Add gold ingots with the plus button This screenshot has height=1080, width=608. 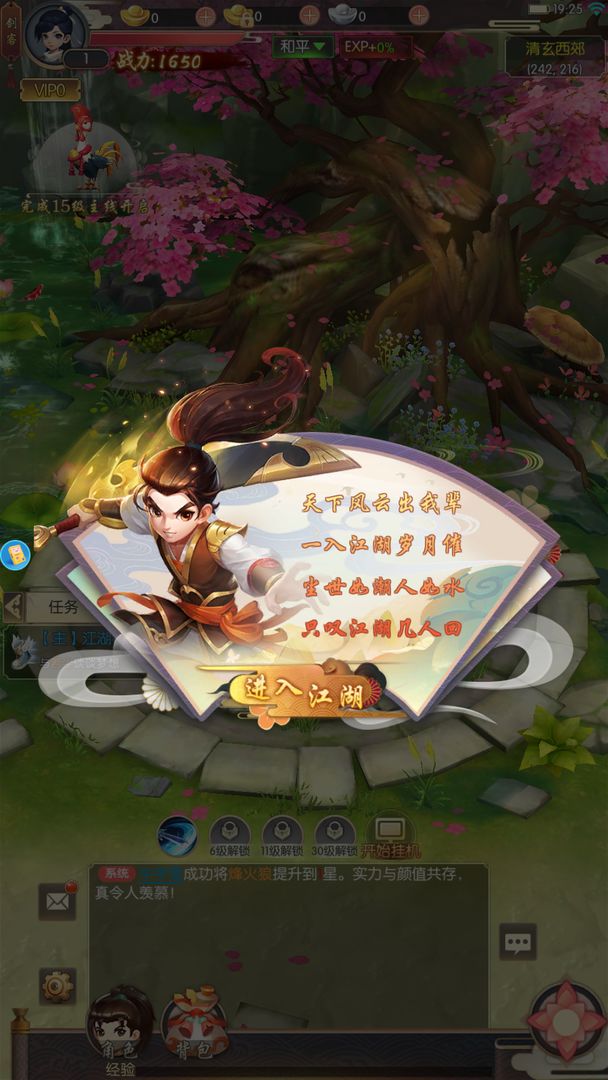coord(206,16)
